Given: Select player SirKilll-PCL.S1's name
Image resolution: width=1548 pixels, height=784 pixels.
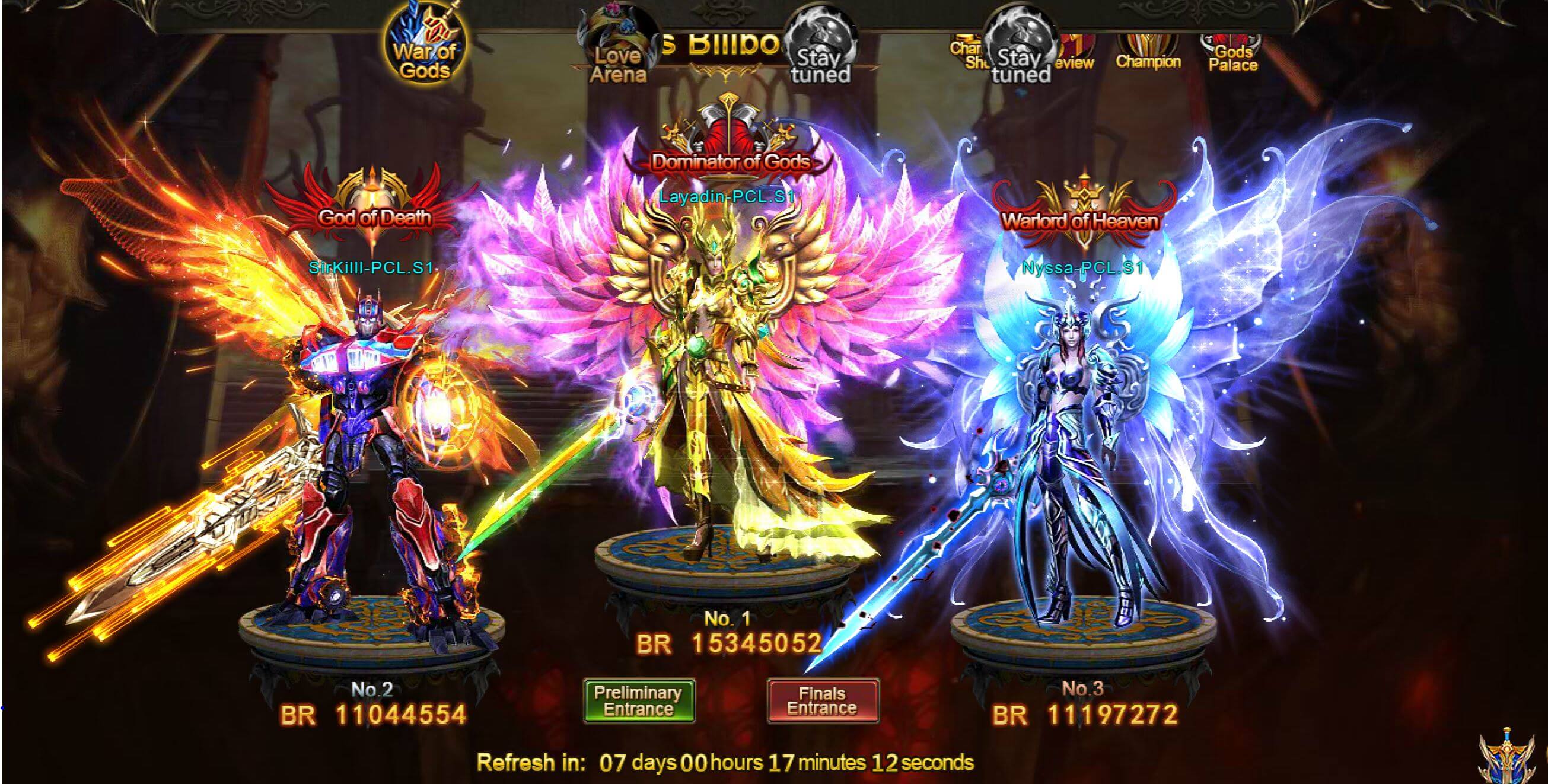Looking at the screenshot, I should [371, 268].
